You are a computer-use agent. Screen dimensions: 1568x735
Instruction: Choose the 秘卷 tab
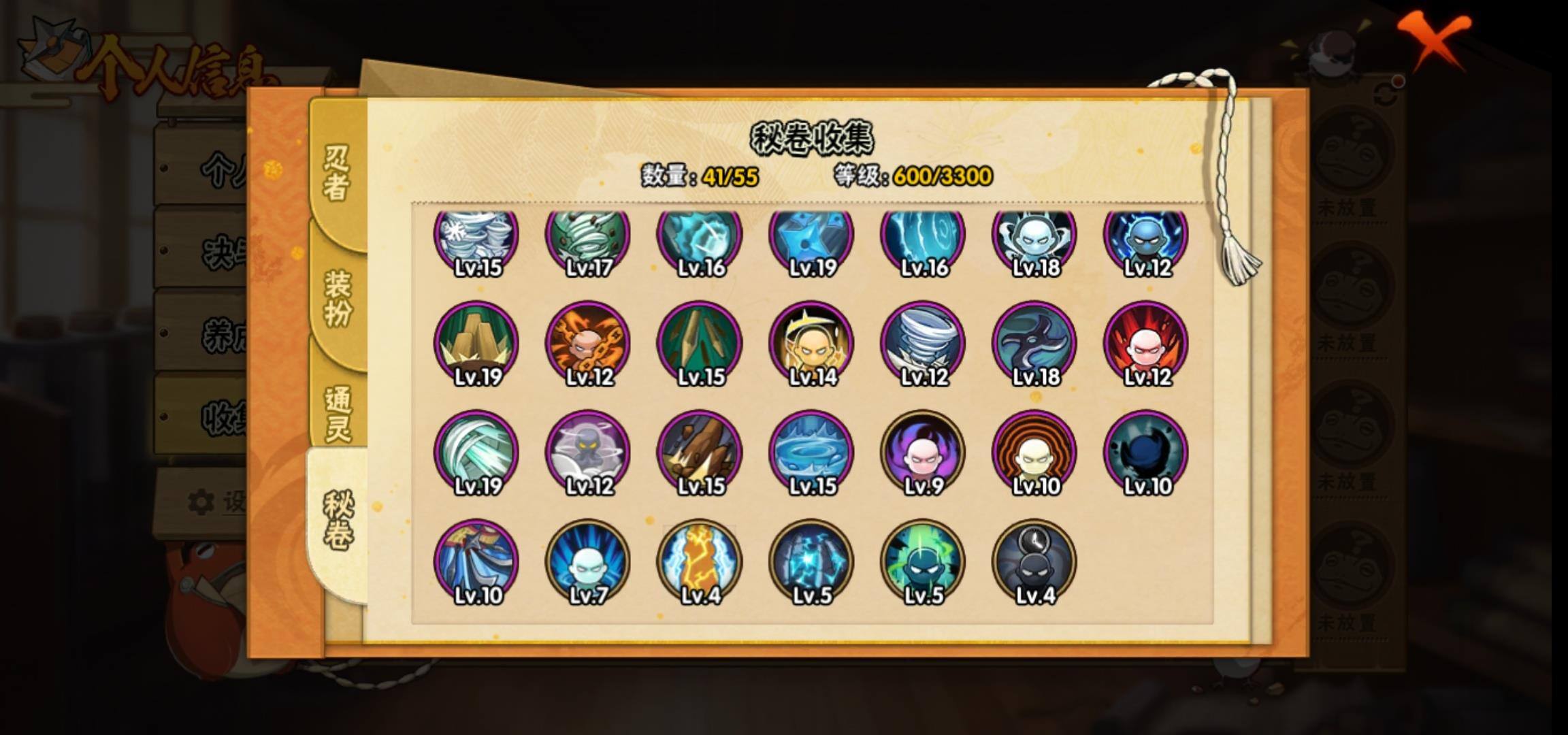tap(338, 521)
